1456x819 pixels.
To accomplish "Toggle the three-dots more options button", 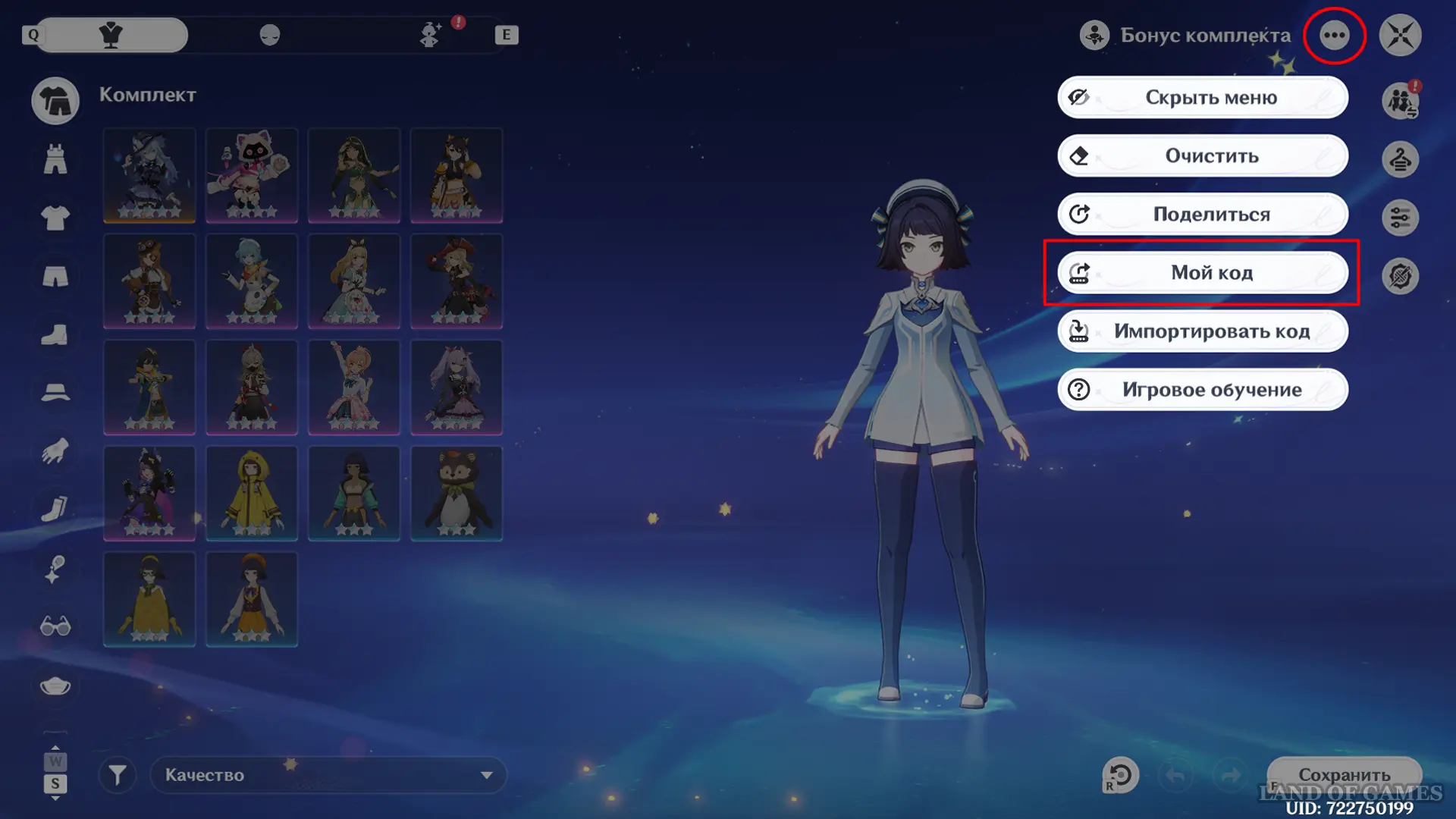I will 1334,35.
